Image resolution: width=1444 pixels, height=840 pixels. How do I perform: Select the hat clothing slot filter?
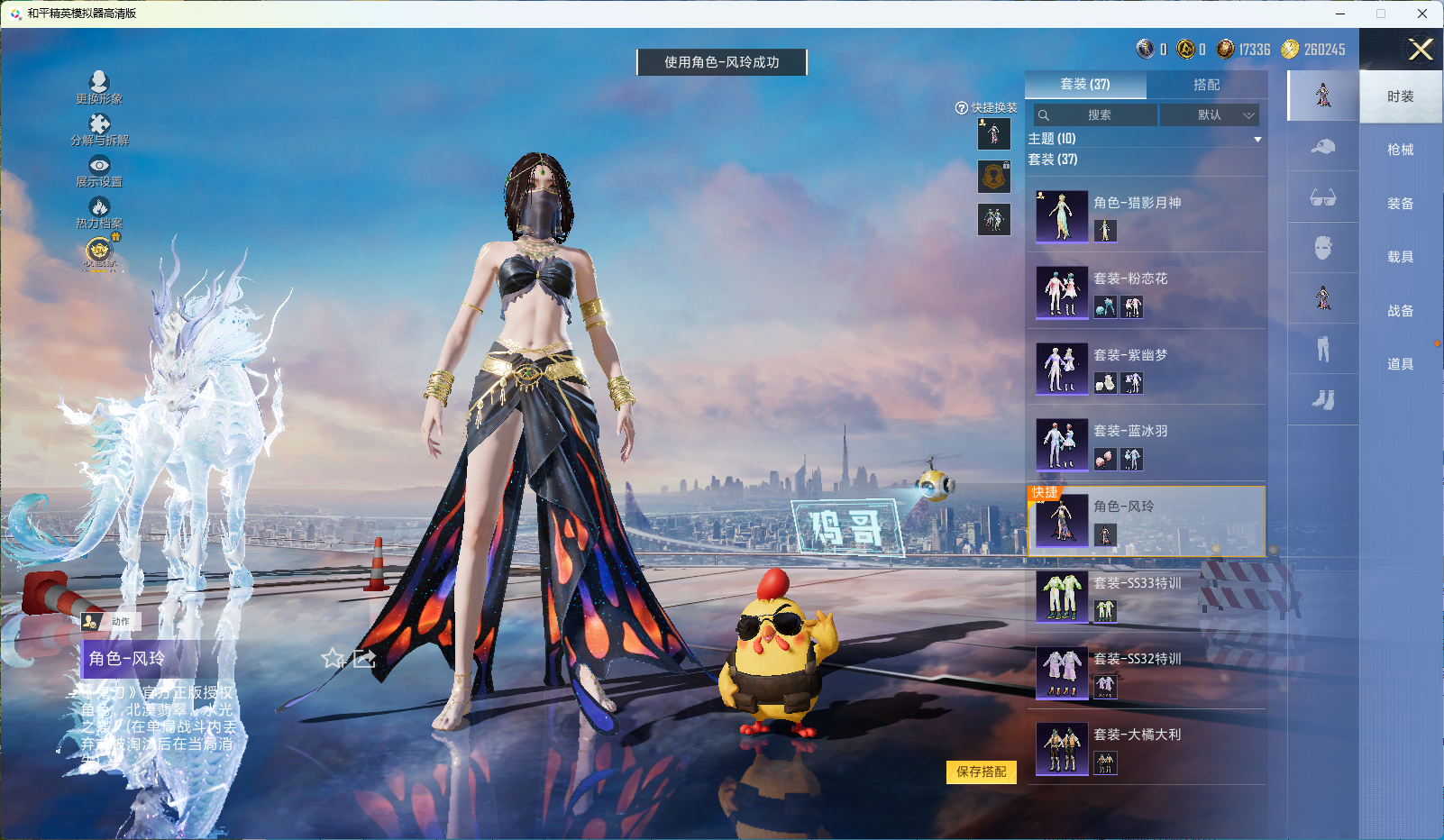pos(1322,147)
